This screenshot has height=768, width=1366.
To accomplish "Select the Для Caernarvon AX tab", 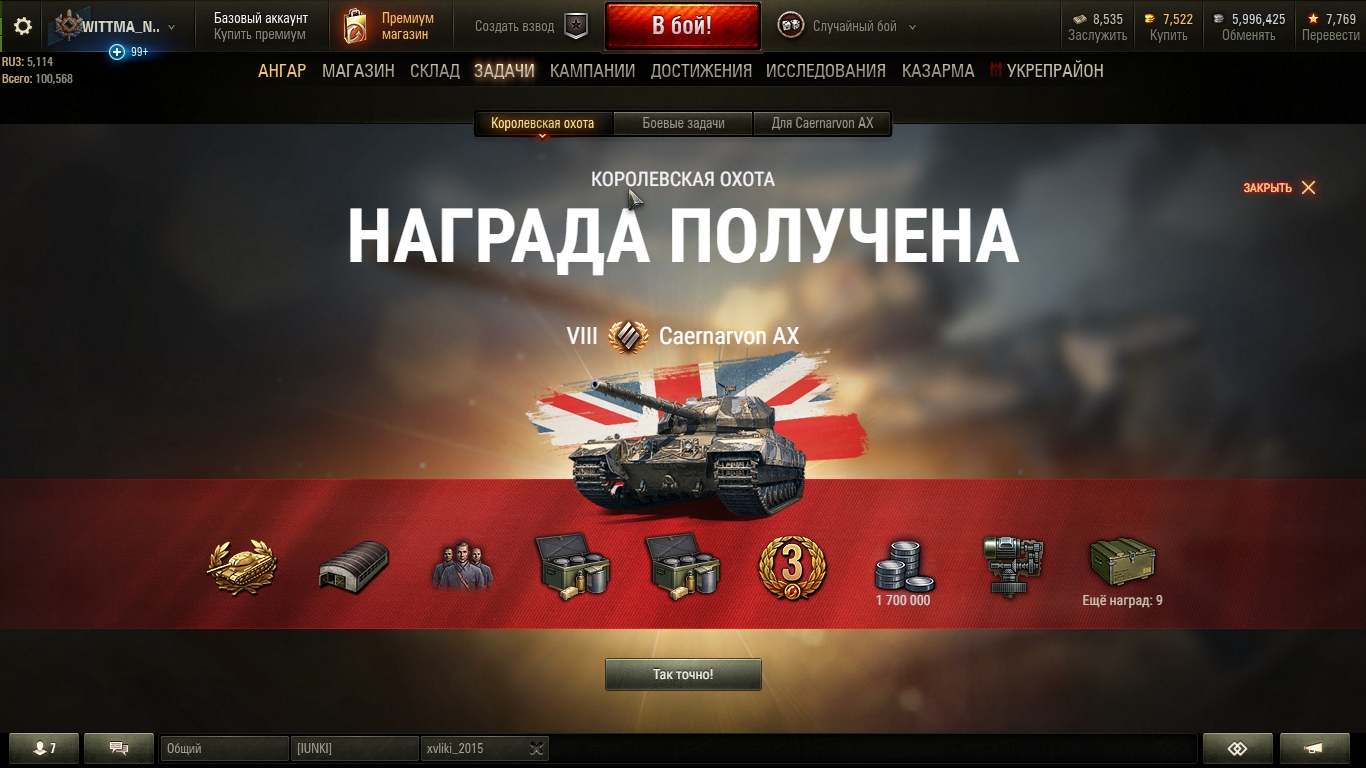I will pos(822,124).
